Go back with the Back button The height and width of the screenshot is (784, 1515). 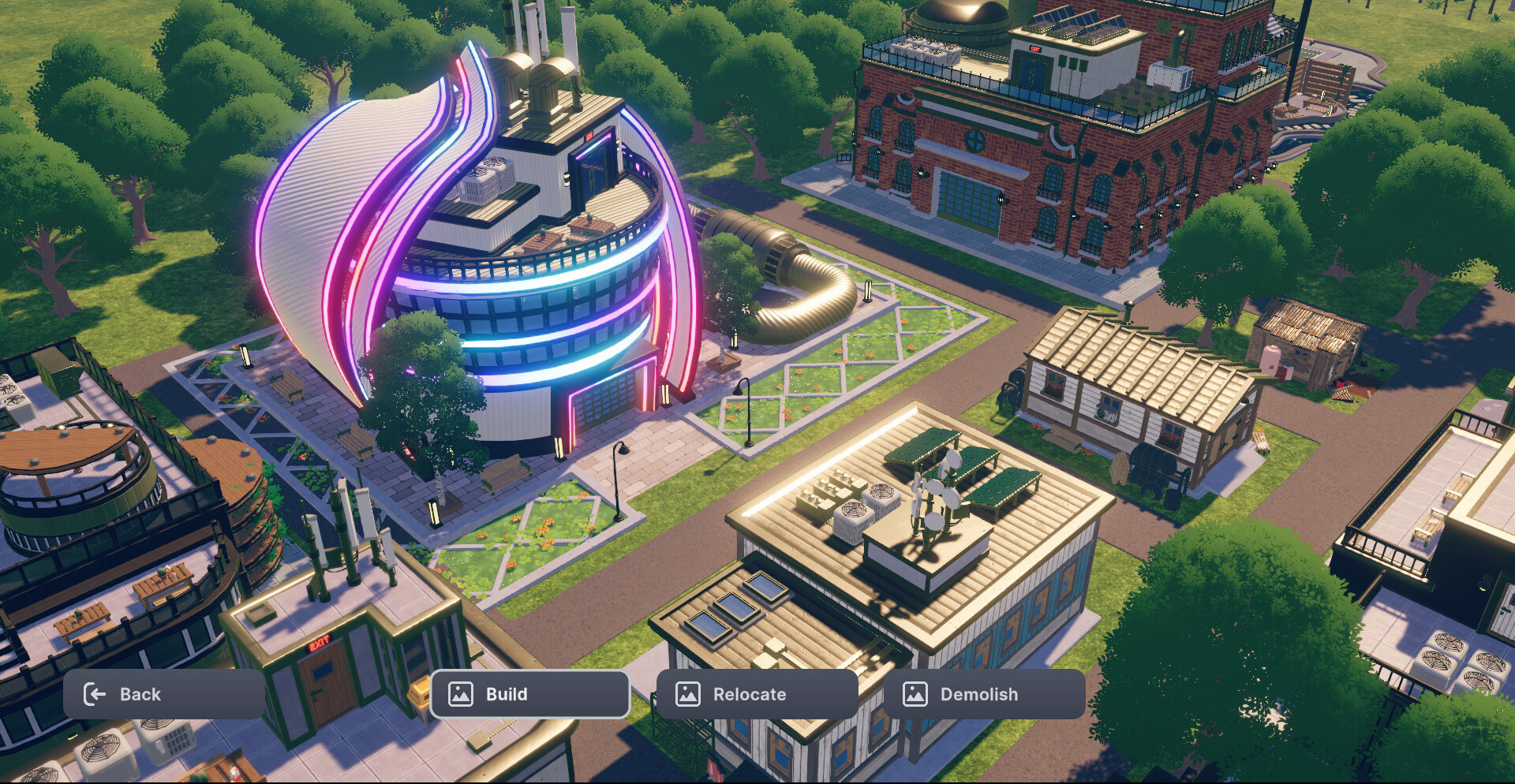pyautogui.click(x=163, y=694)
